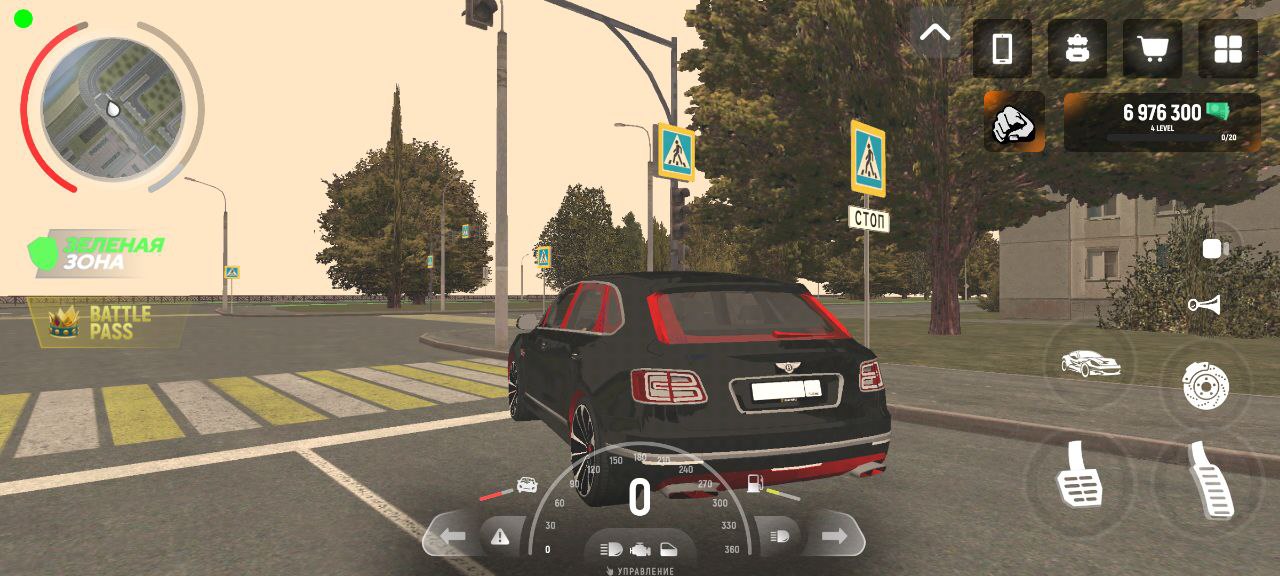Image resolution: width=1280 pixels, height=576 pixels.
Task: Apply the brake disc handbrake
Action: pos(1203,384)
